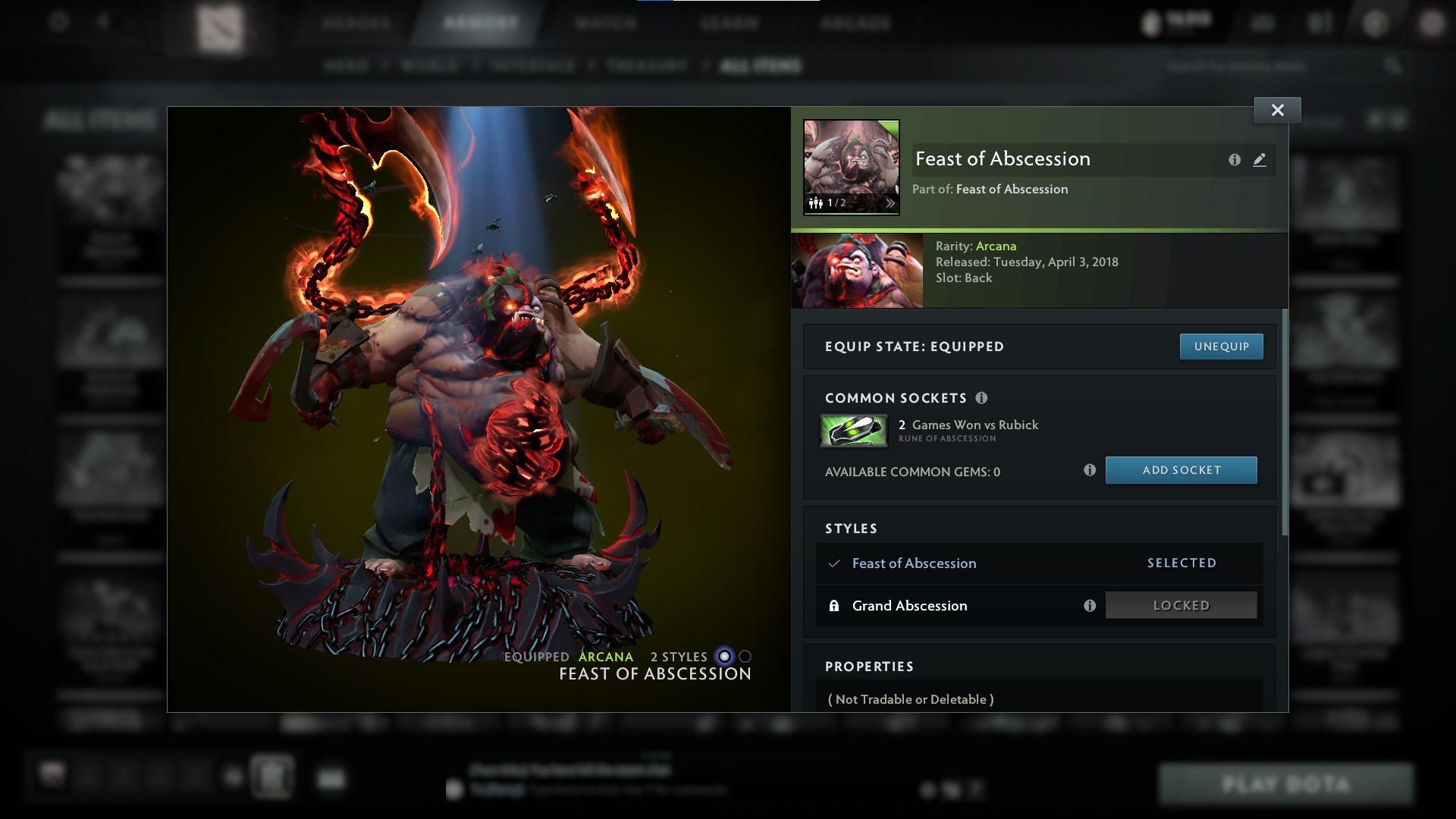The height and width of the screenshot is (819, 1456).
Task: Click the pencil icon to rename the item
Action: pos(1259,160)
